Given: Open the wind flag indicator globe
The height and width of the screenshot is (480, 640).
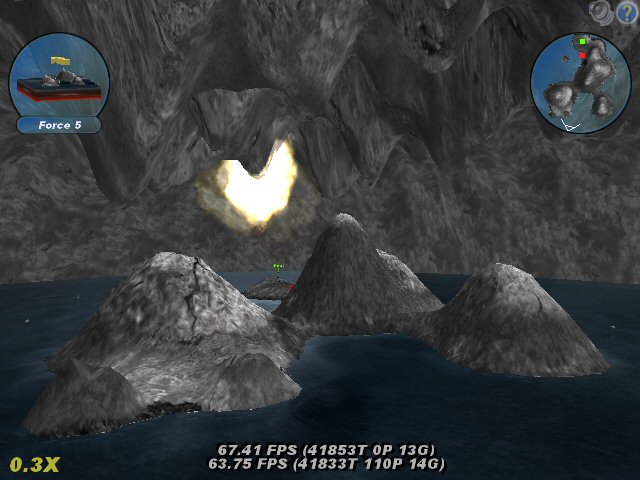Looking at the screenshot, I should tap(59, 76).
